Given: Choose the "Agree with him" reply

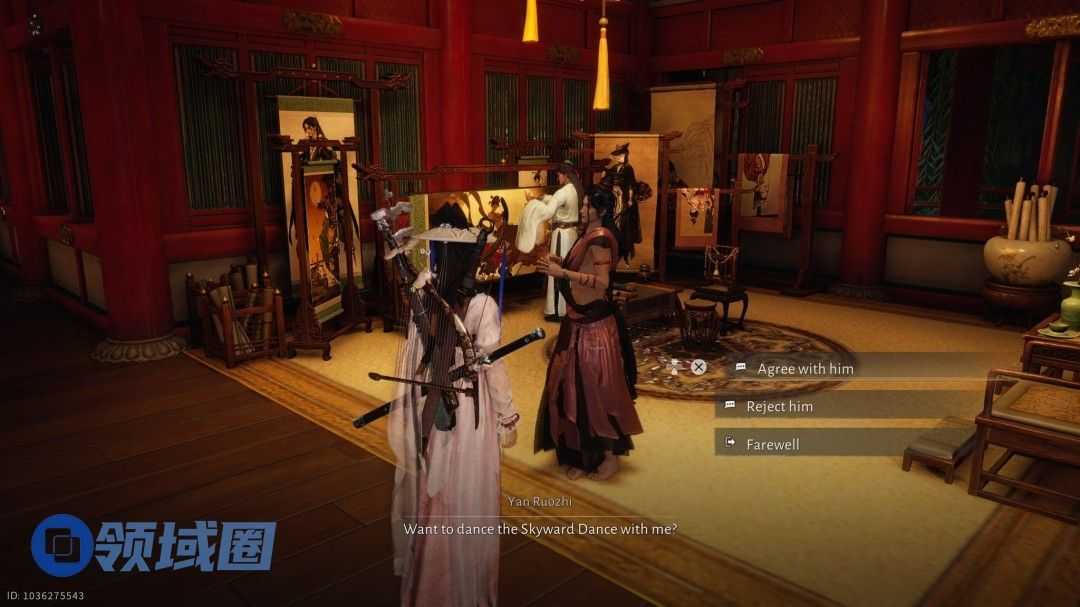Looking at the screenshot, I should [x=805, y=368].
